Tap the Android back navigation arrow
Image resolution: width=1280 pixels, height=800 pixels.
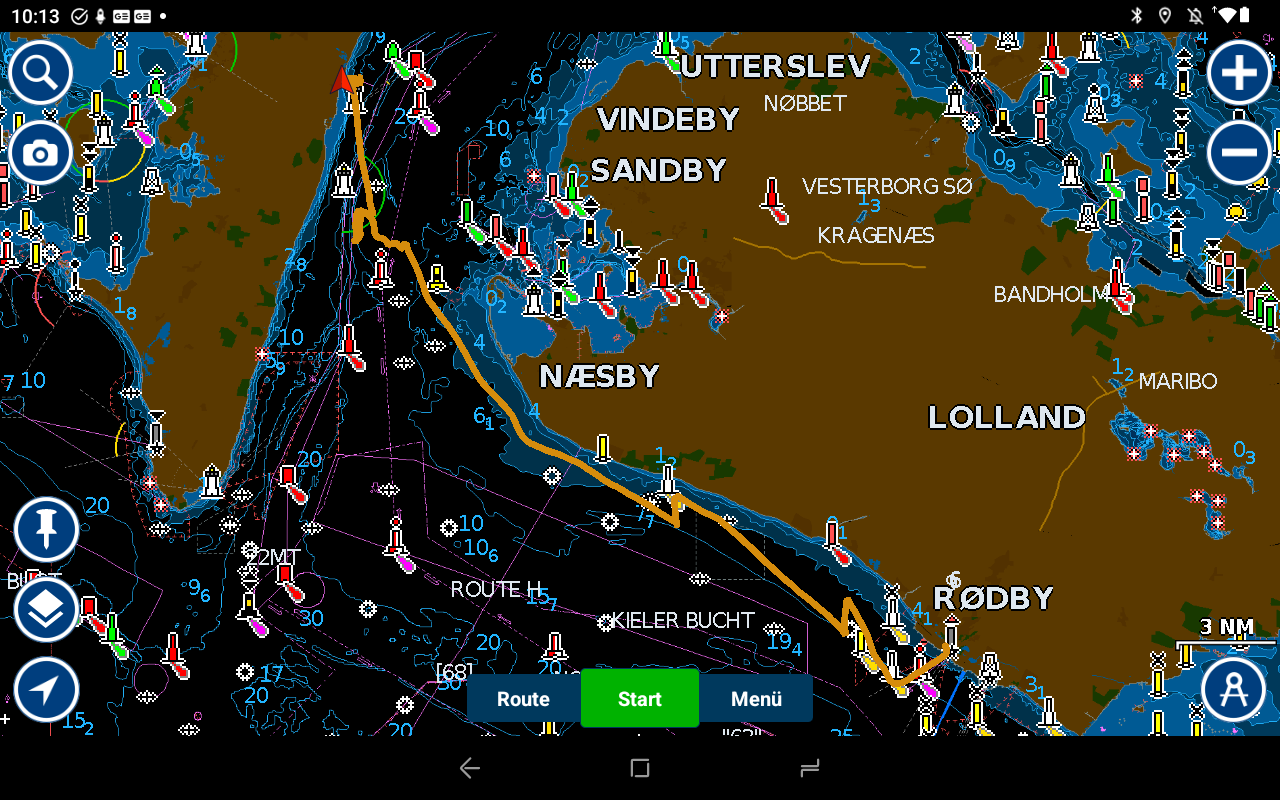(469, 768)
